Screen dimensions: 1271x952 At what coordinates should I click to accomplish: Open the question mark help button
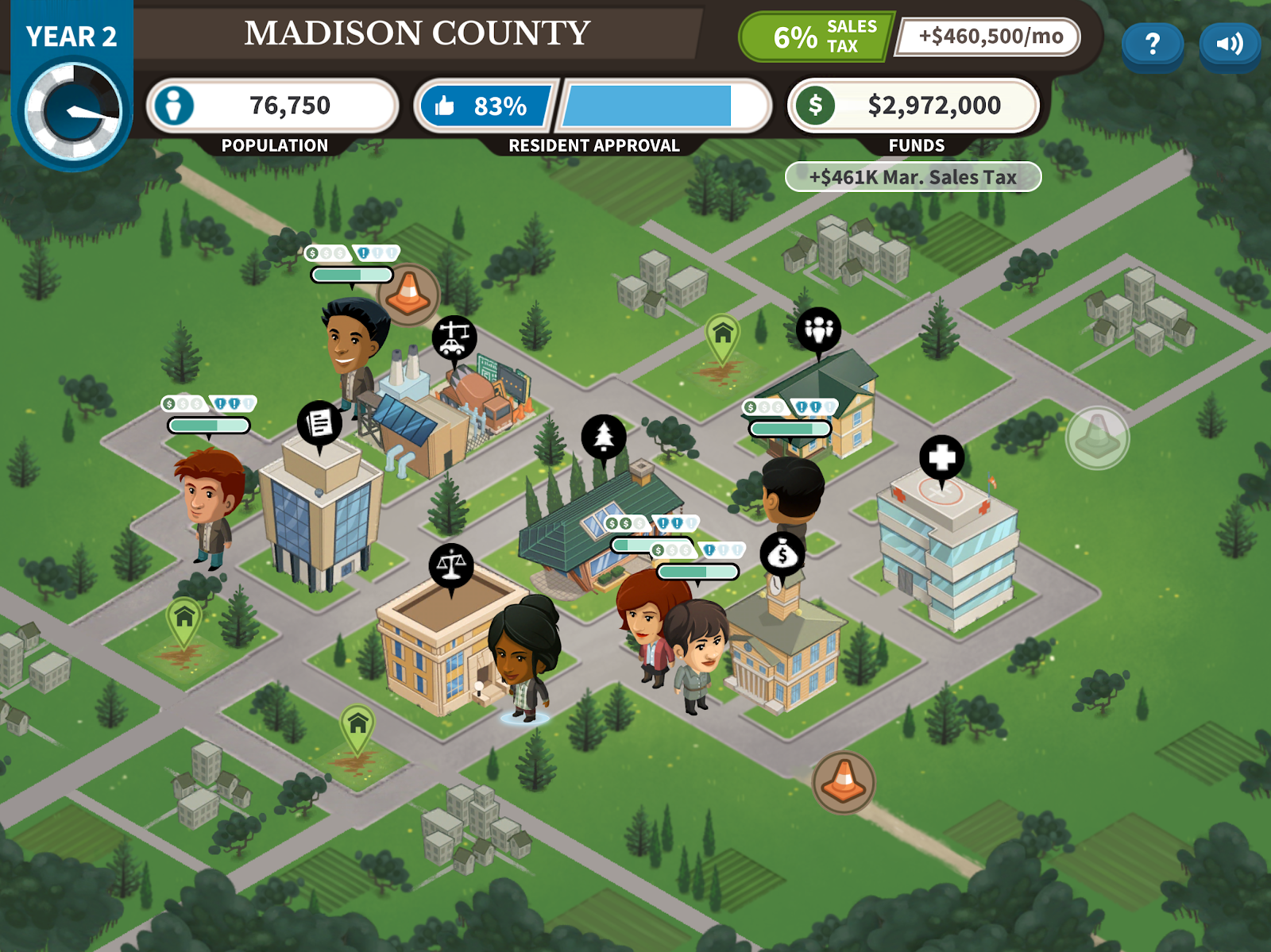click(1152, 44)
